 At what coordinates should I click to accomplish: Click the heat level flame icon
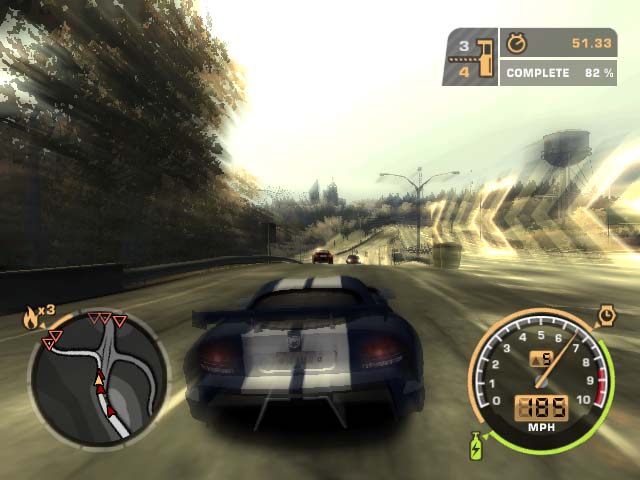(30, 319)
